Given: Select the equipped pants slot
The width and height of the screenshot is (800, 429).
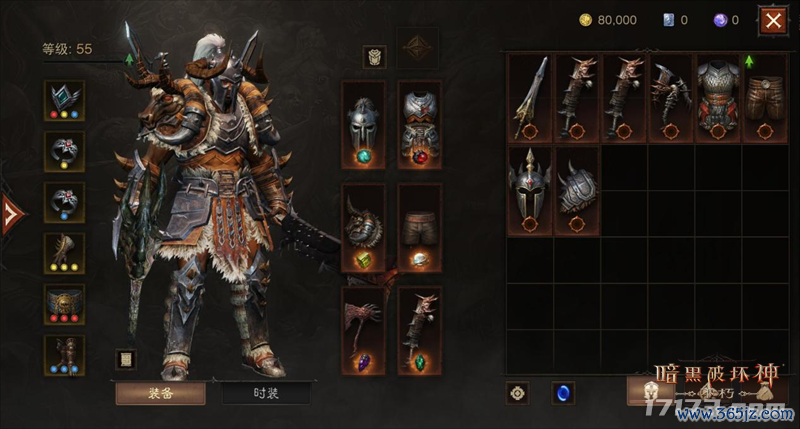Looking at the screenshot, I should click(x=420, y=228).
